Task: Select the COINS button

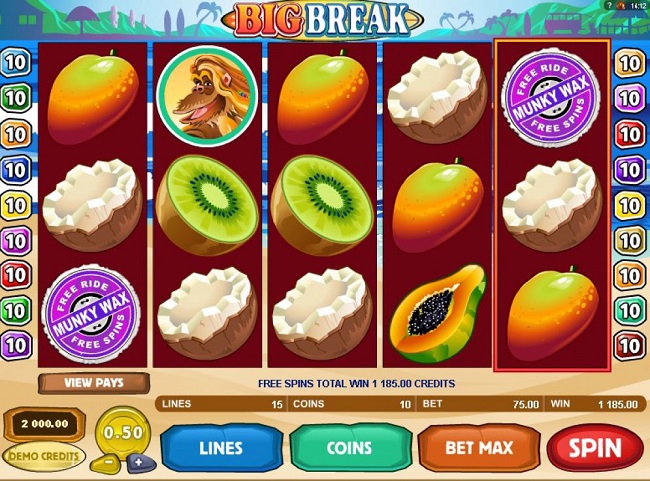Action: coord(348,448)
